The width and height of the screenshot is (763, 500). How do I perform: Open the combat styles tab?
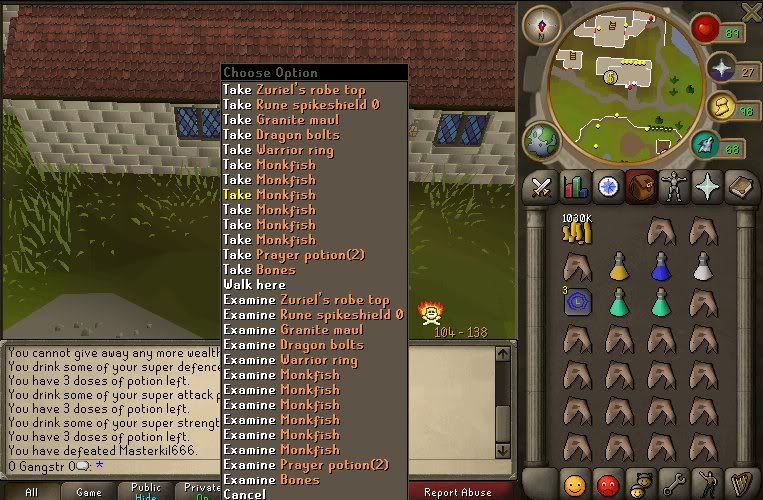[542, 187]
